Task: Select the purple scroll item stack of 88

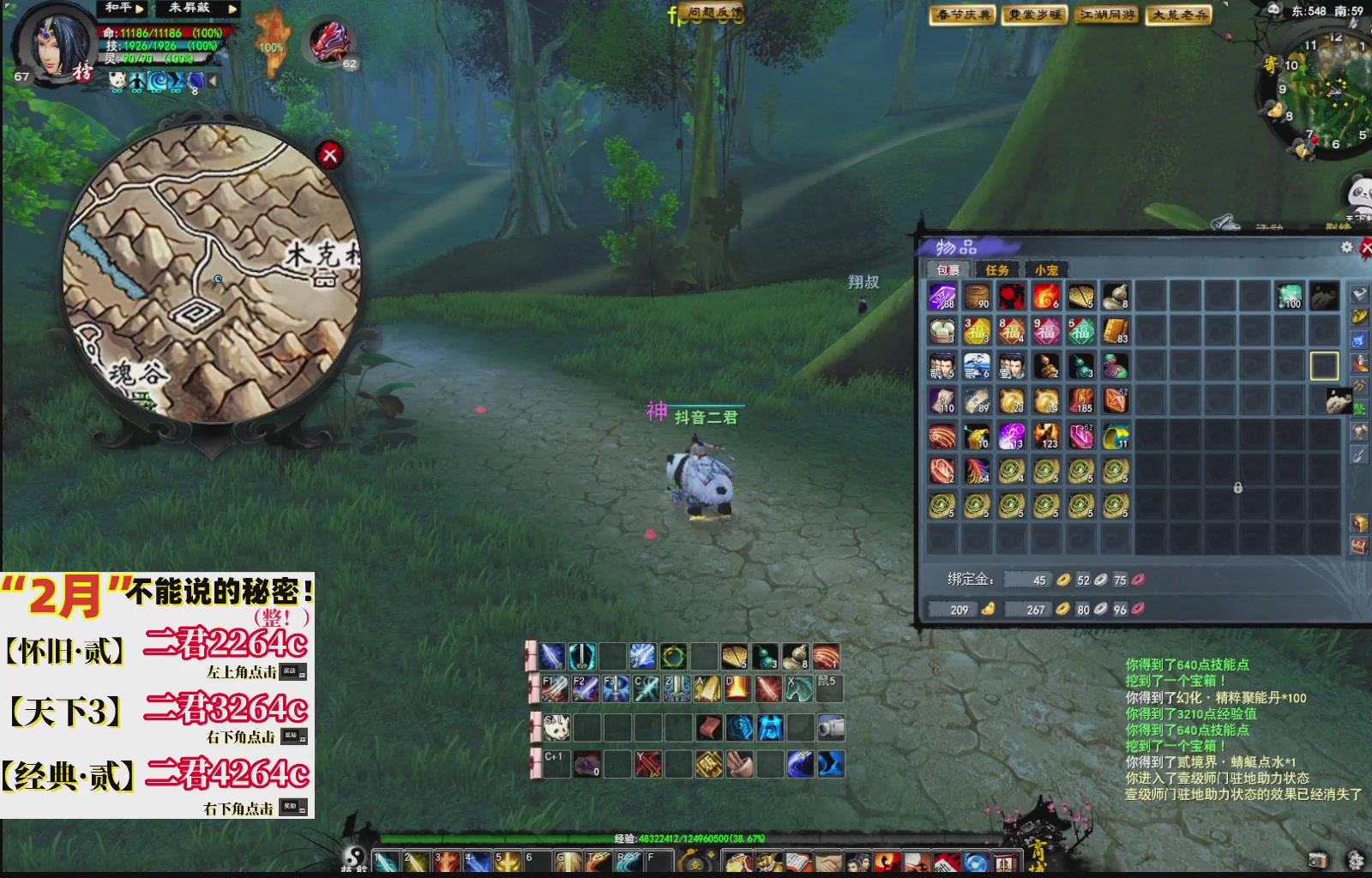Action: click(x=942, y=297)
